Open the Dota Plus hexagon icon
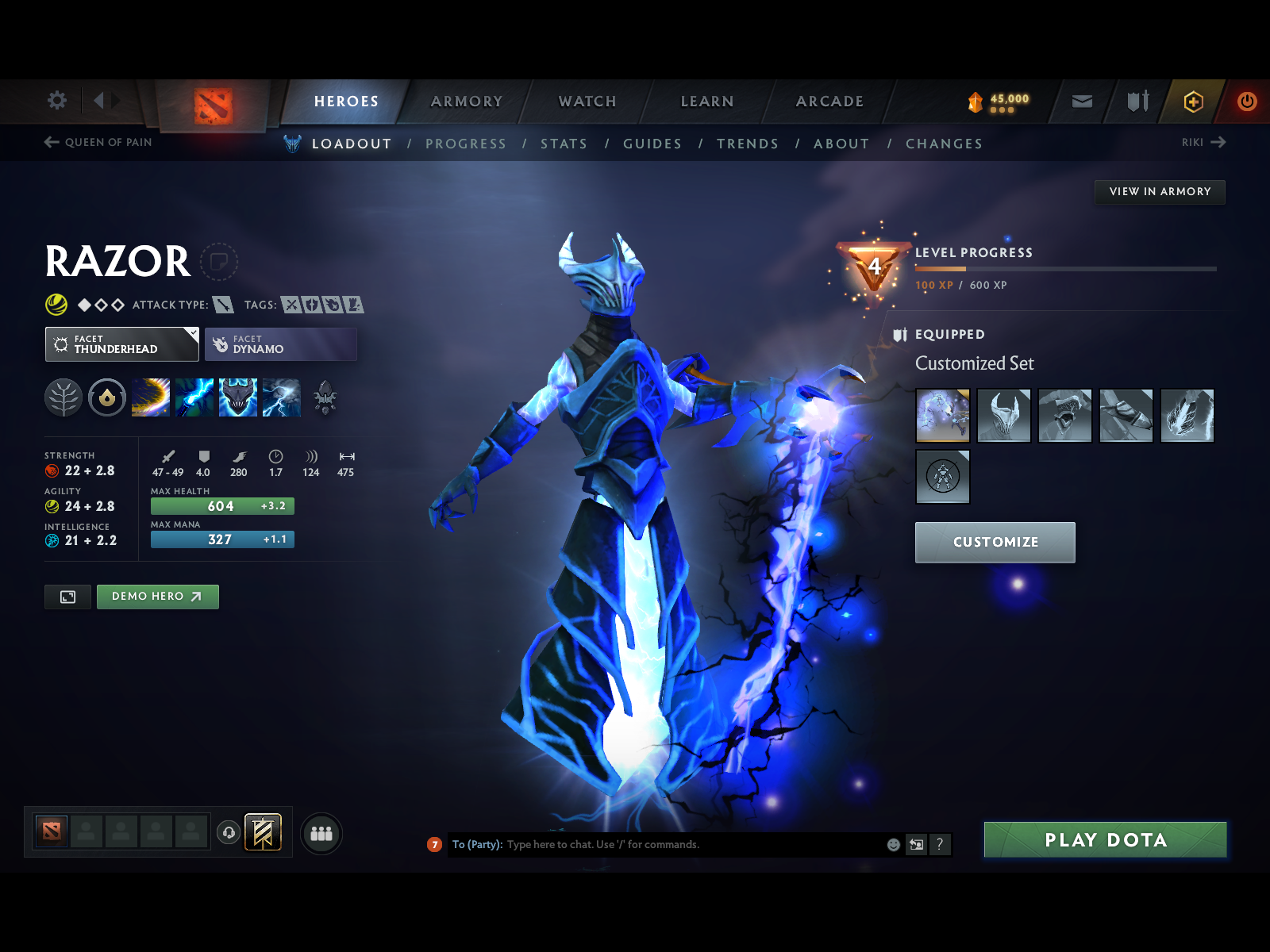 coord(1194,102)
